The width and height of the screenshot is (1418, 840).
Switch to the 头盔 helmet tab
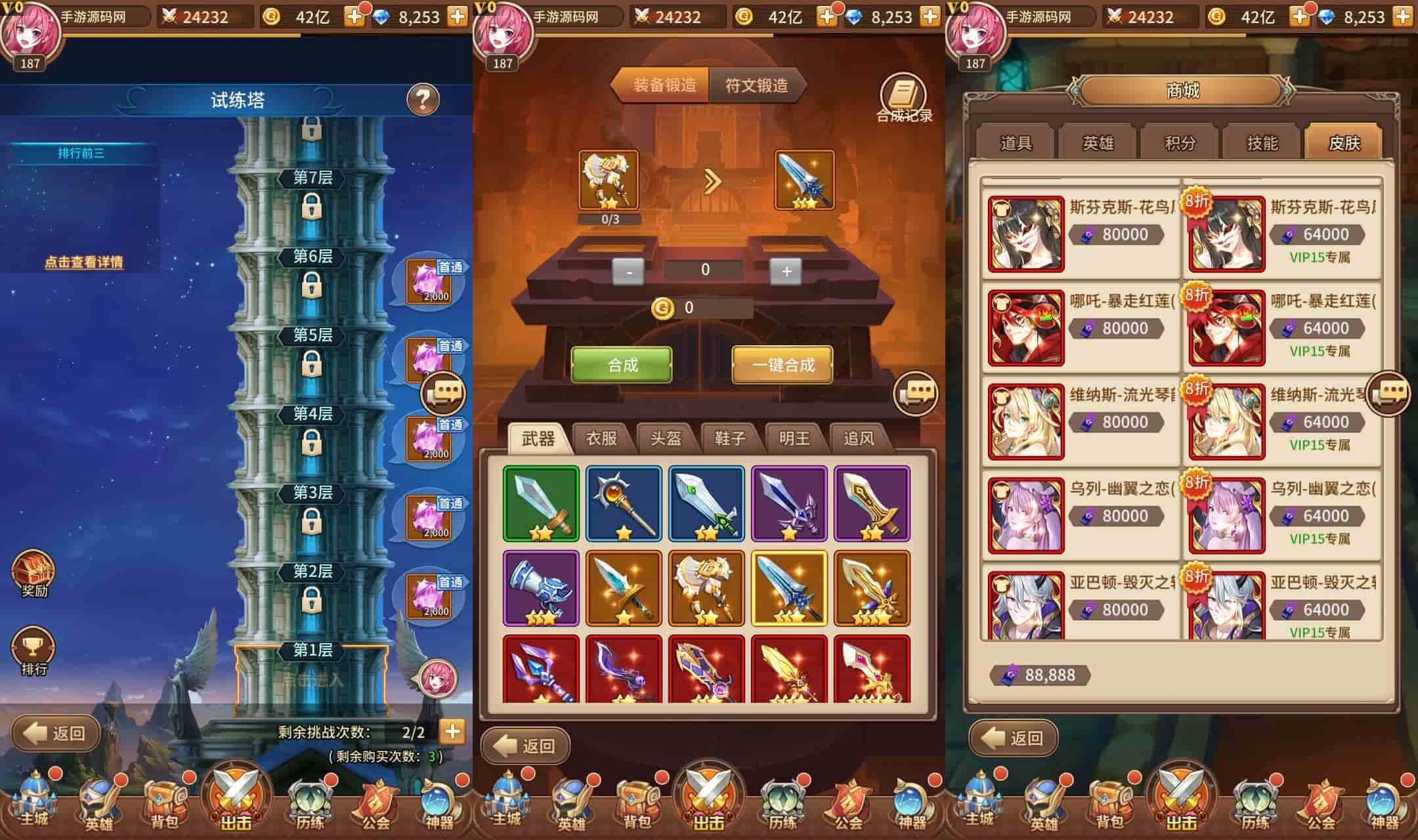(x=666, y=438)
